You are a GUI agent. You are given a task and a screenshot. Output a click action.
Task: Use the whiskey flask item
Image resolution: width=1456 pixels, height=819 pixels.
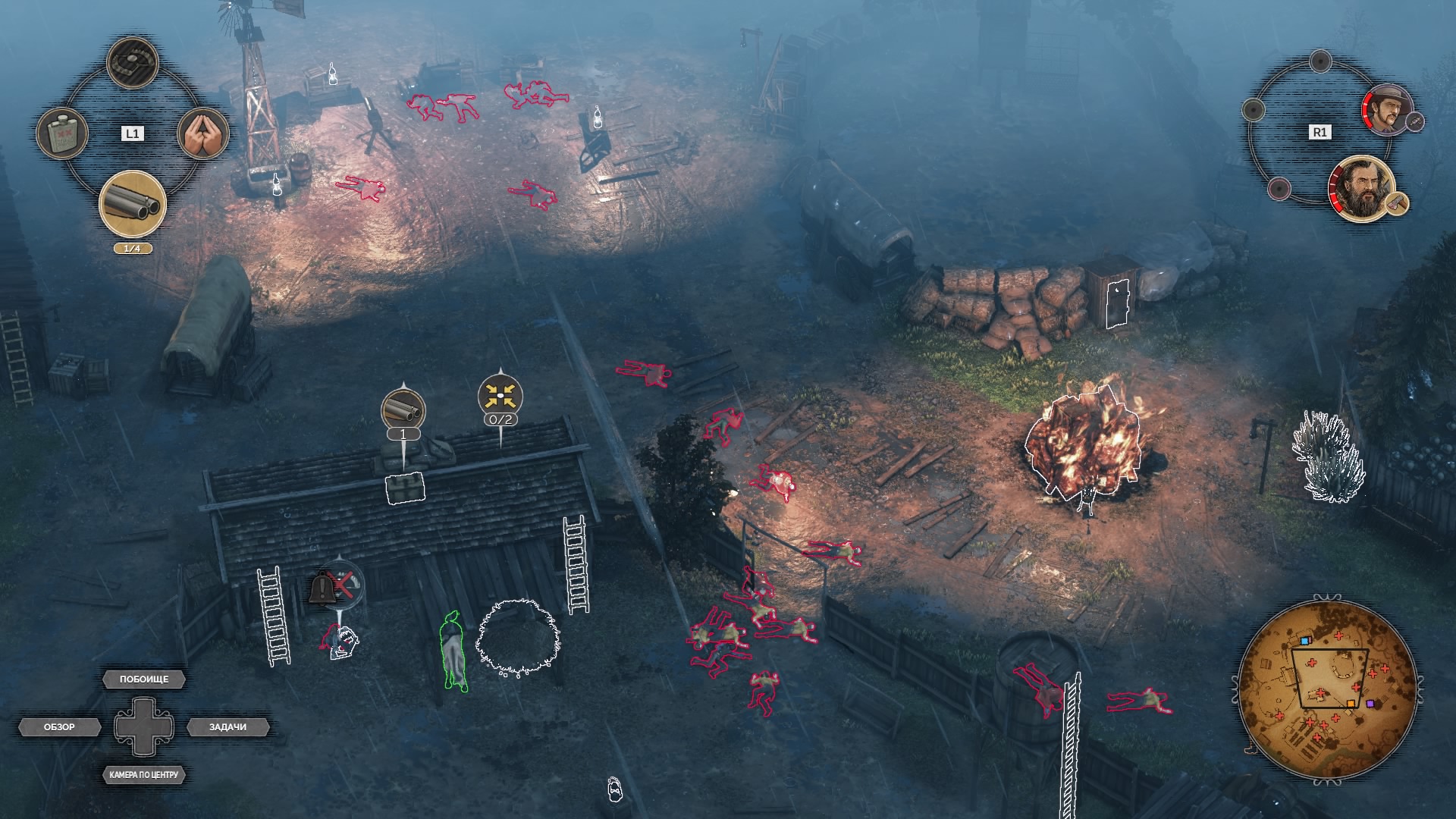(62, 134)
